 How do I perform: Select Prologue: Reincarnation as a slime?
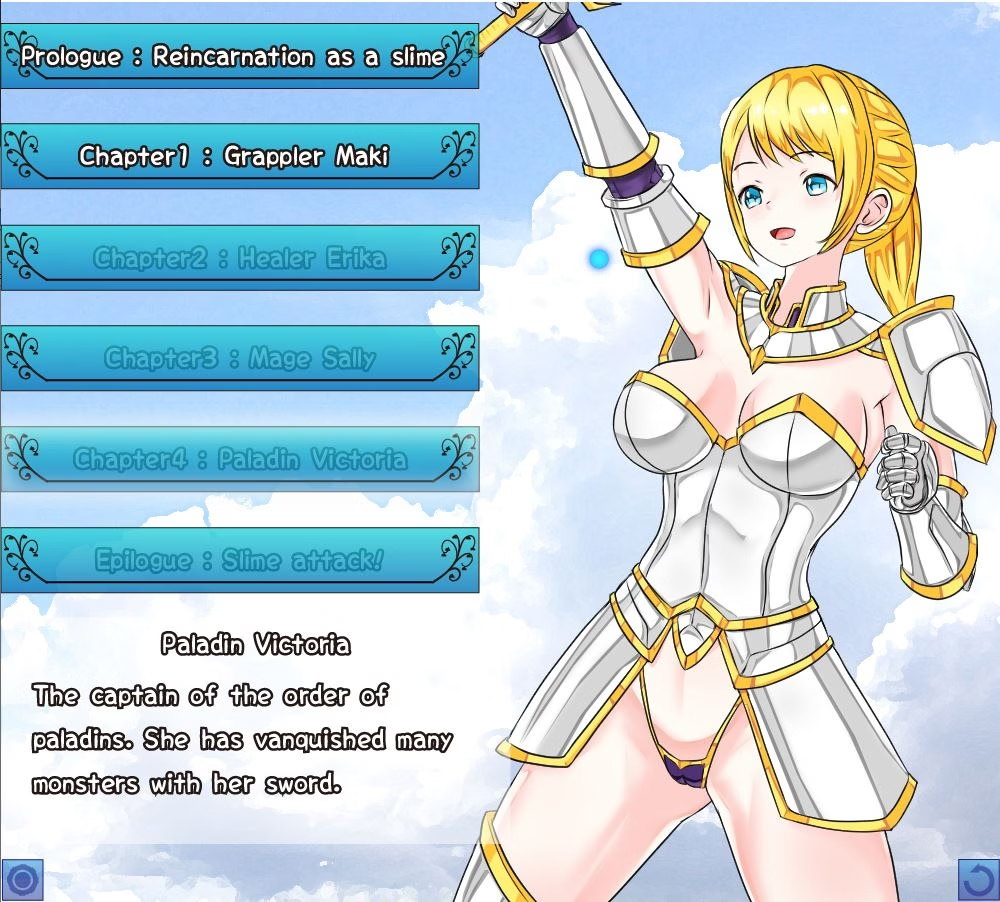click(x=239, y=57)
